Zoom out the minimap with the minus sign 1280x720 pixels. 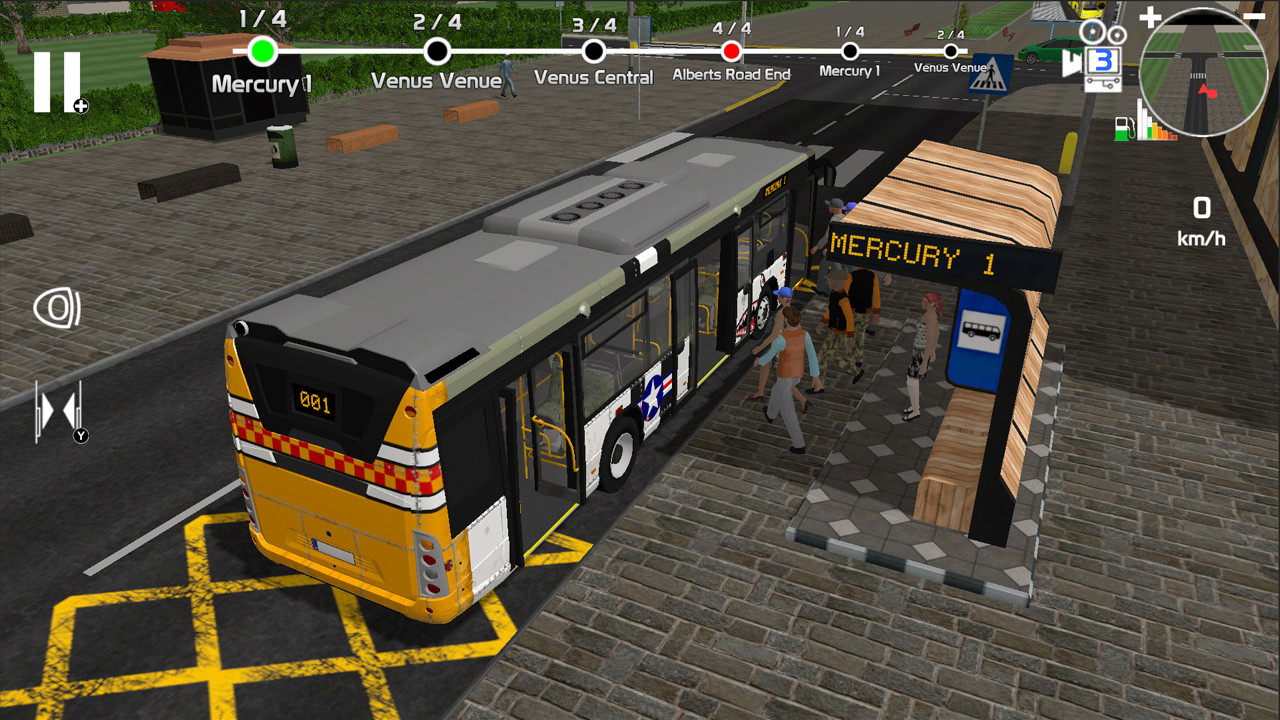(1254, 16)
